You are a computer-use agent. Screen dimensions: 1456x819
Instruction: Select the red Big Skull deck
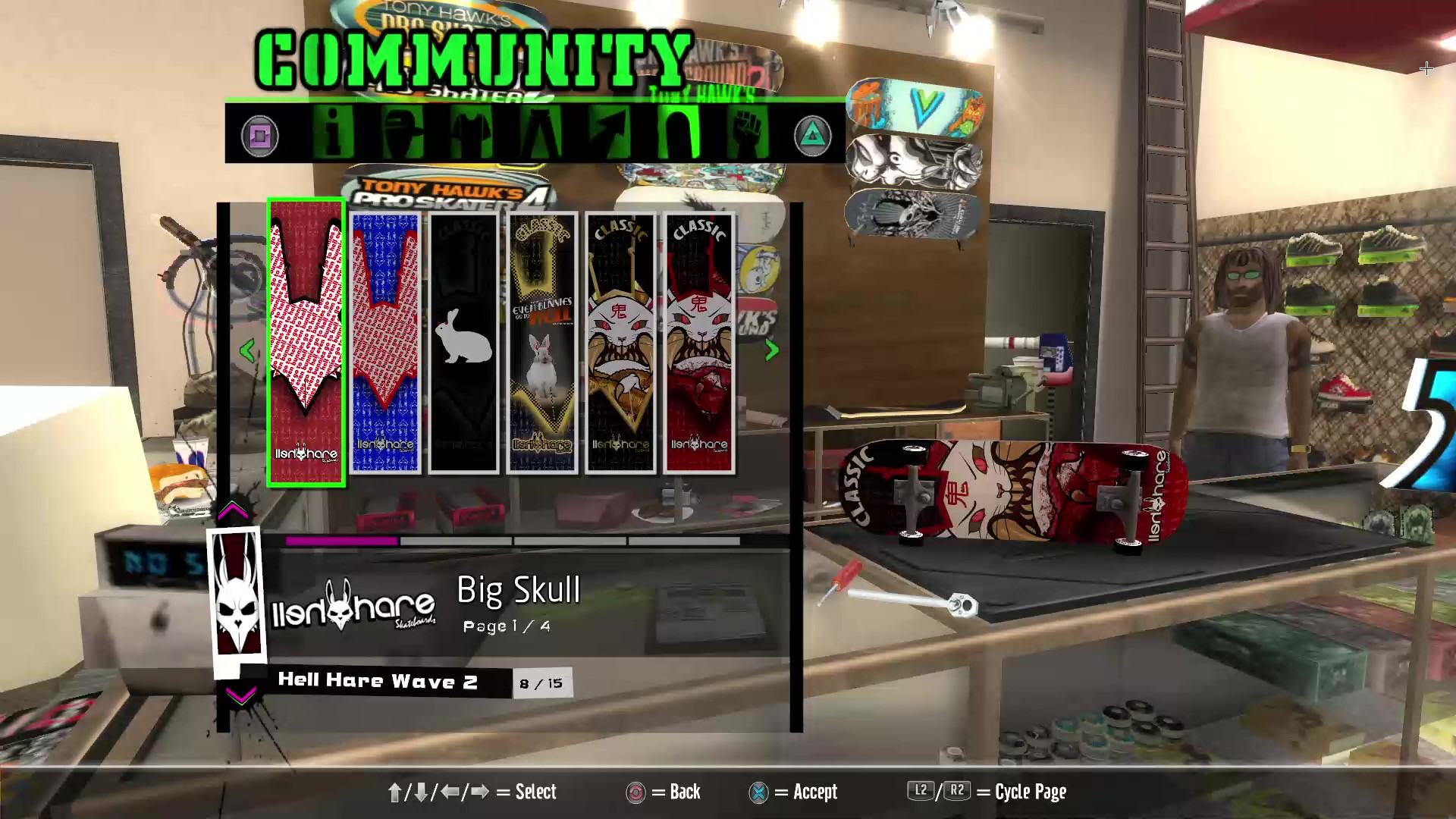(306, 343)
